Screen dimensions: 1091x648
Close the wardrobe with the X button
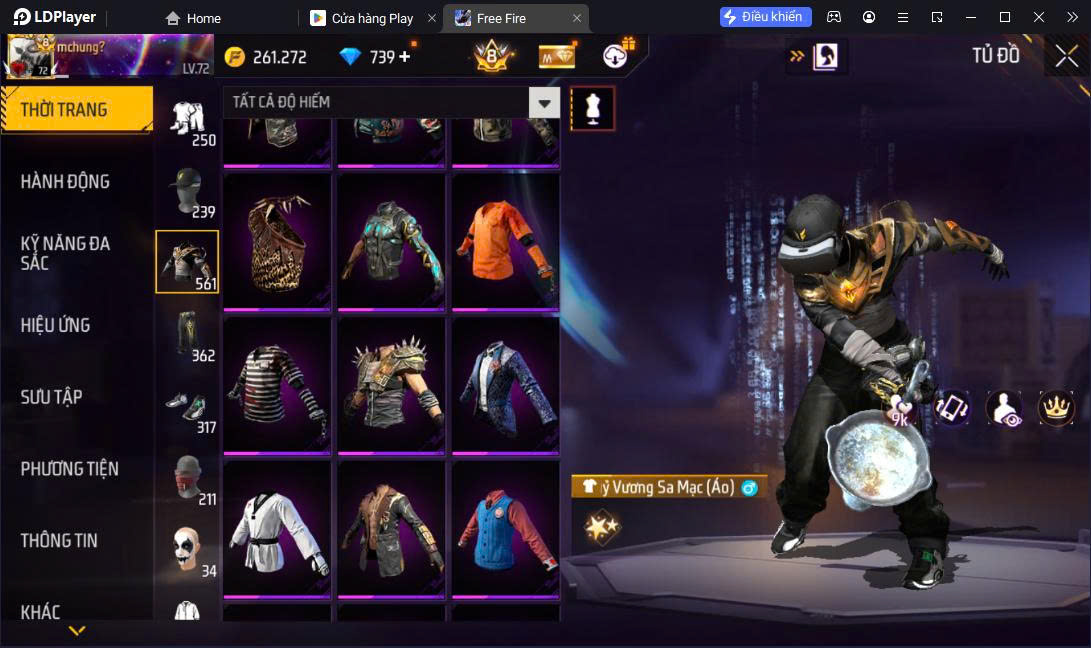(1066, 56)
